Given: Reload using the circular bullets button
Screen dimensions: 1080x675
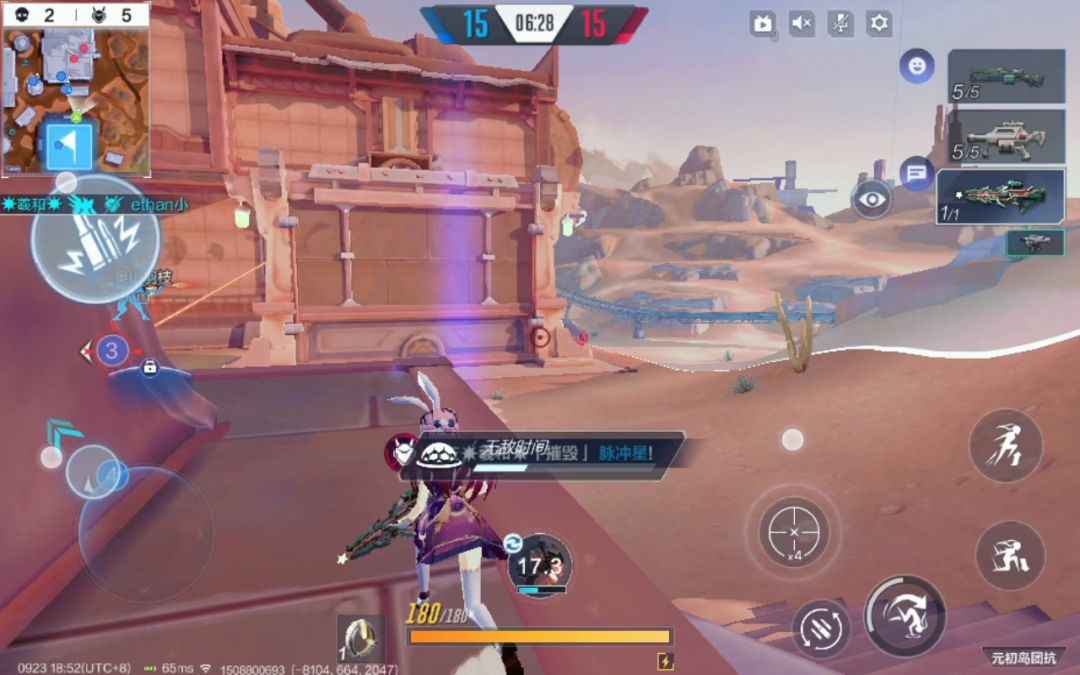Looking at the screenshot, I should [x=821, y=629].
